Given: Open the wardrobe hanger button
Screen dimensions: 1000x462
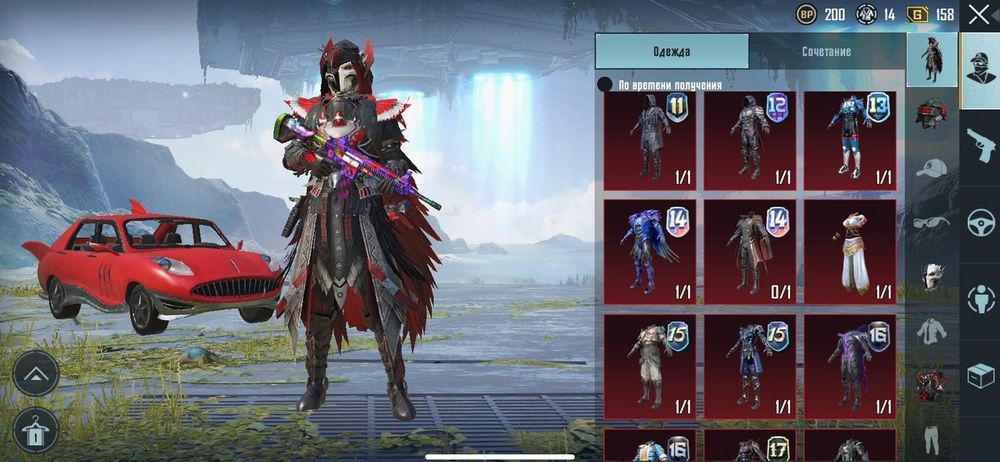Looking at the screenshot, I should point(36,430).
